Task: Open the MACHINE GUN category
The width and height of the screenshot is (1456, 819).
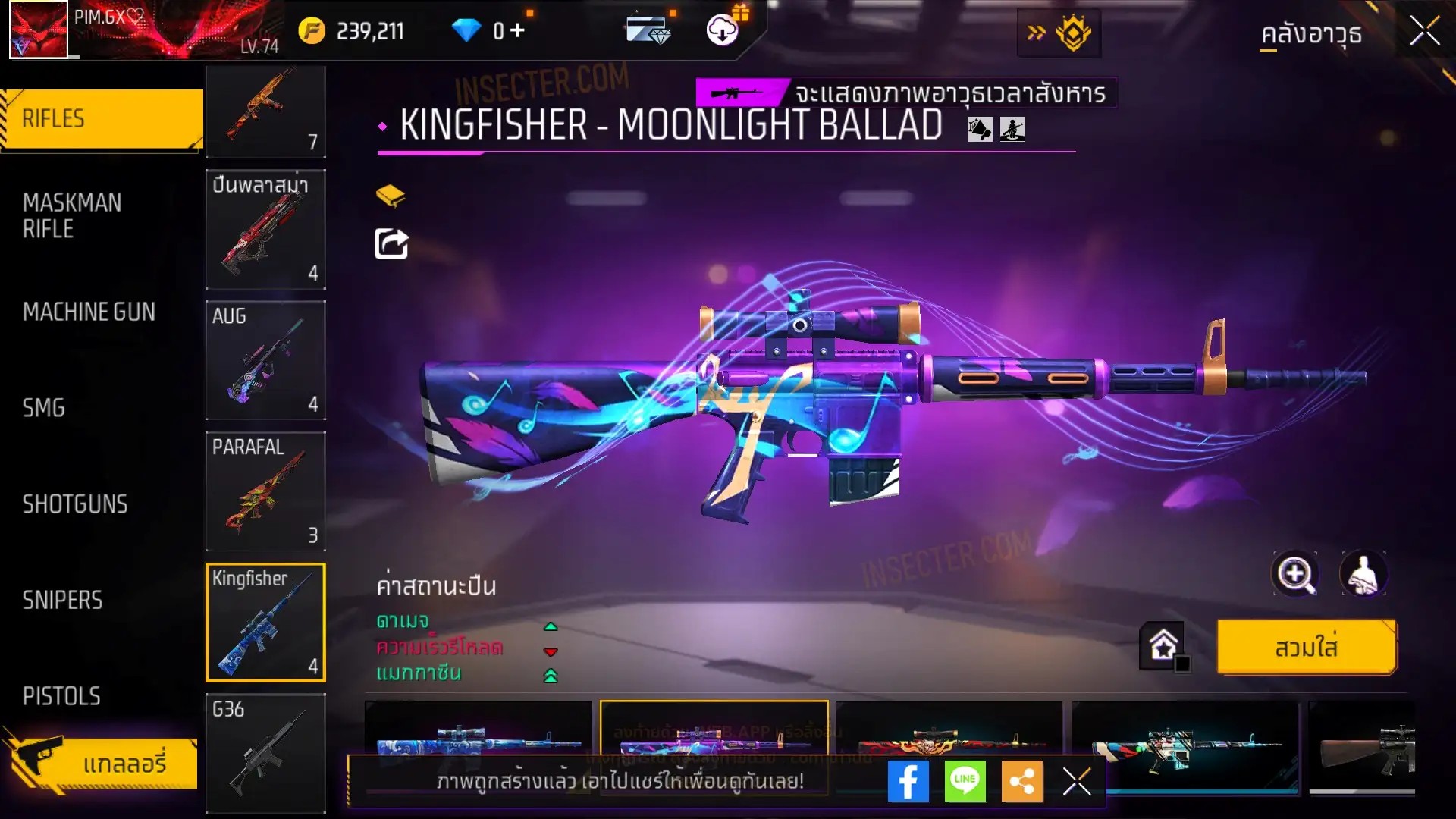Action: tap(89, 312)
